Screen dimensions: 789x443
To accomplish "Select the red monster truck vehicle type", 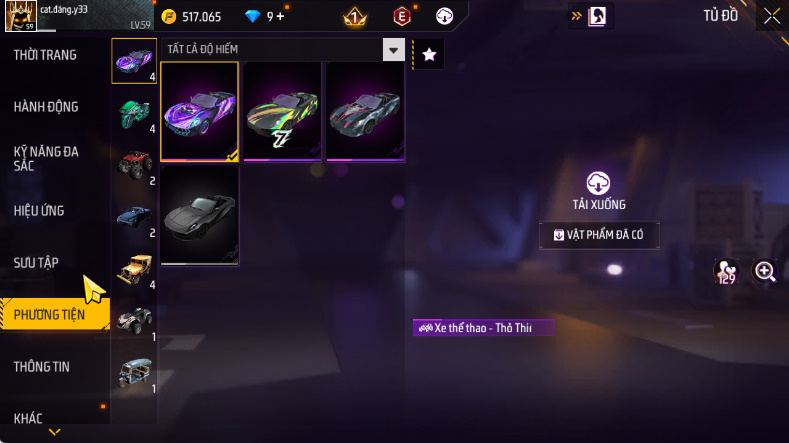I will coord(134,164).
